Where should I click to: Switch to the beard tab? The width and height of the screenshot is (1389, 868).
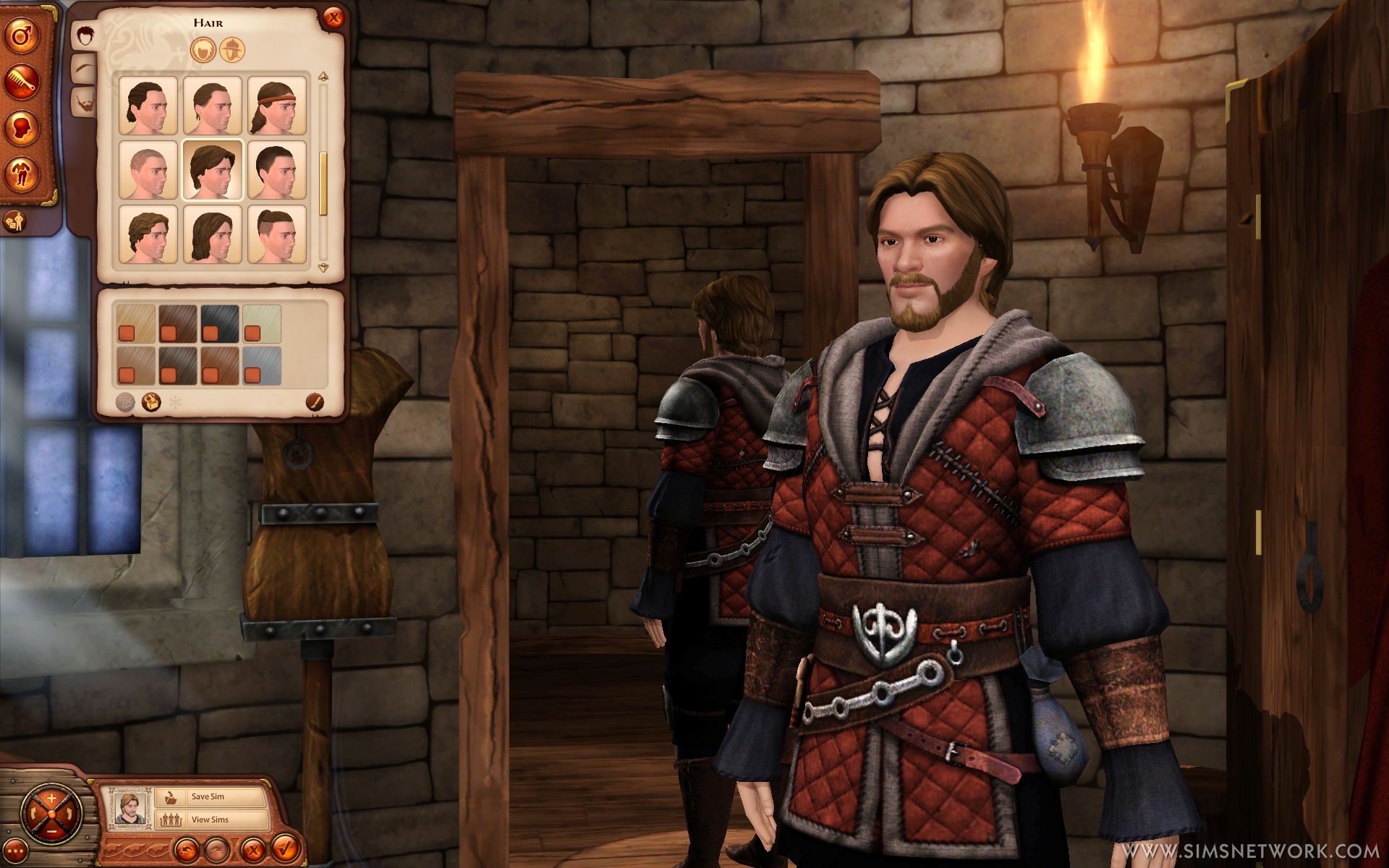84,102
